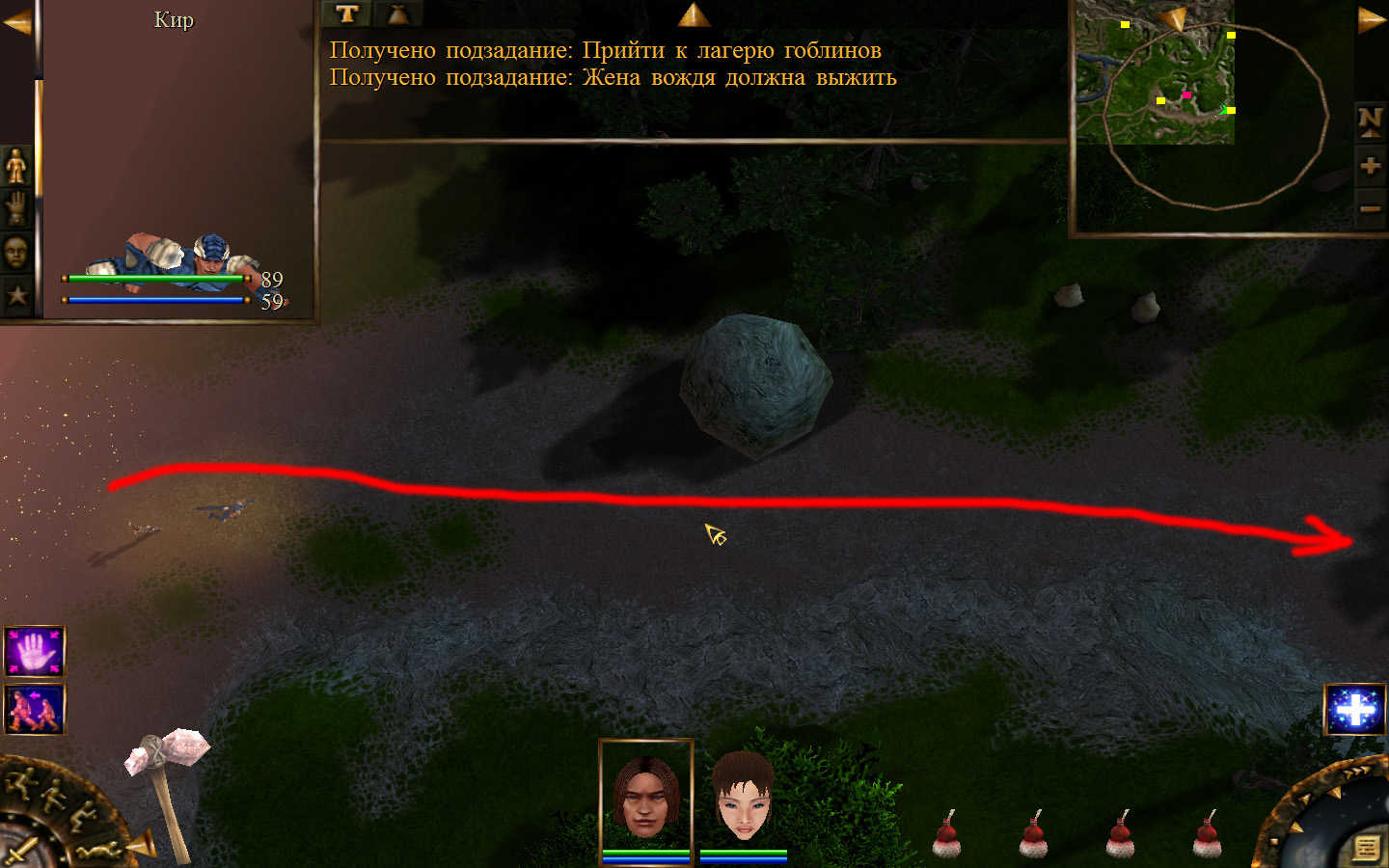This screenshot has width=1389, height=868.
Task: Toggle the two-walking-men follow command
Action: coord(35,709)
